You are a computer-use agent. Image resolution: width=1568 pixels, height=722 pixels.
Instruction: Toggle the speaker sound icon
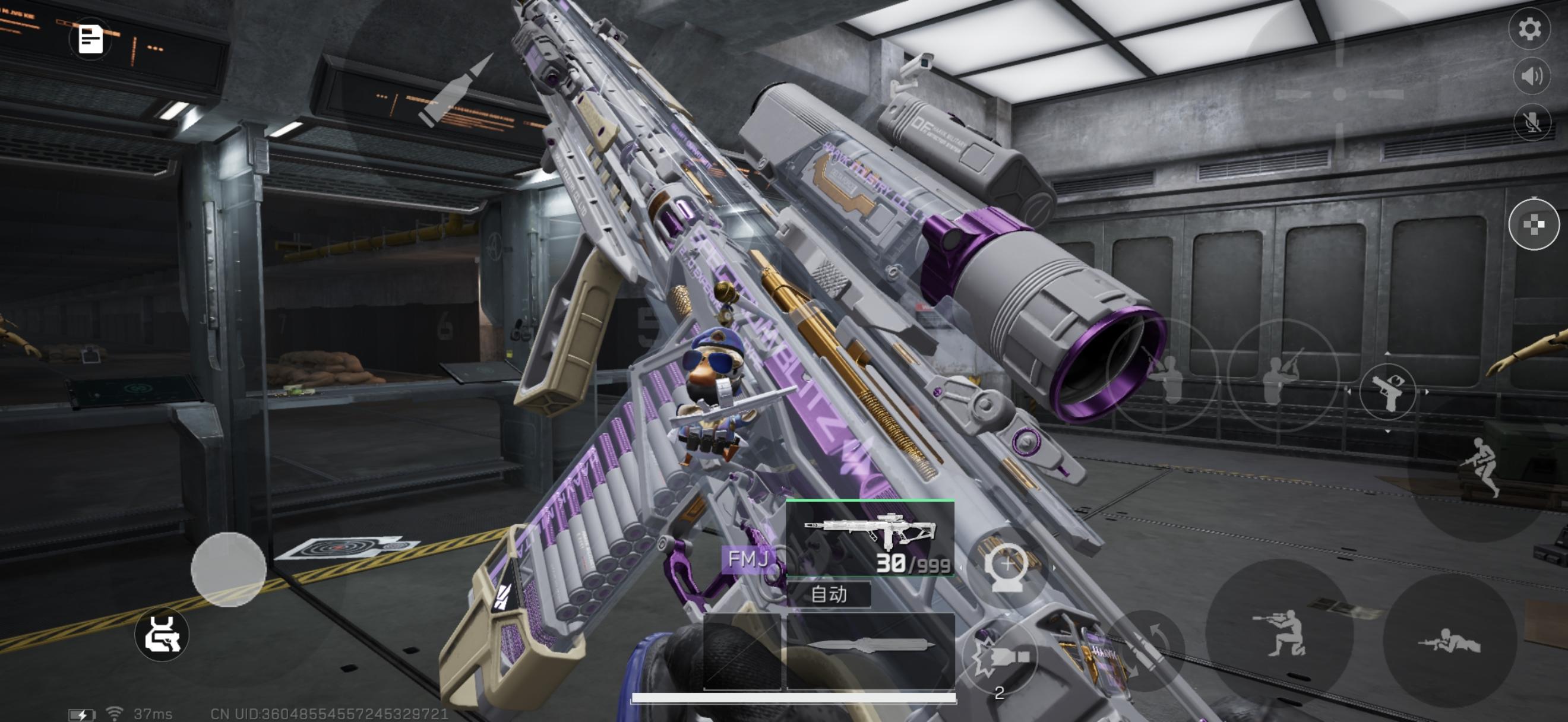[1532, 76]
